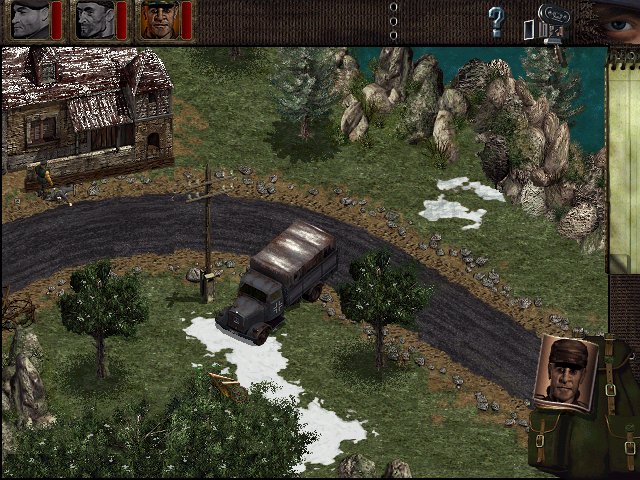The height and width of the screenshot is (480, 640).
Task: Select the second greyed-out commando portrait
Action: click(94, 20)
